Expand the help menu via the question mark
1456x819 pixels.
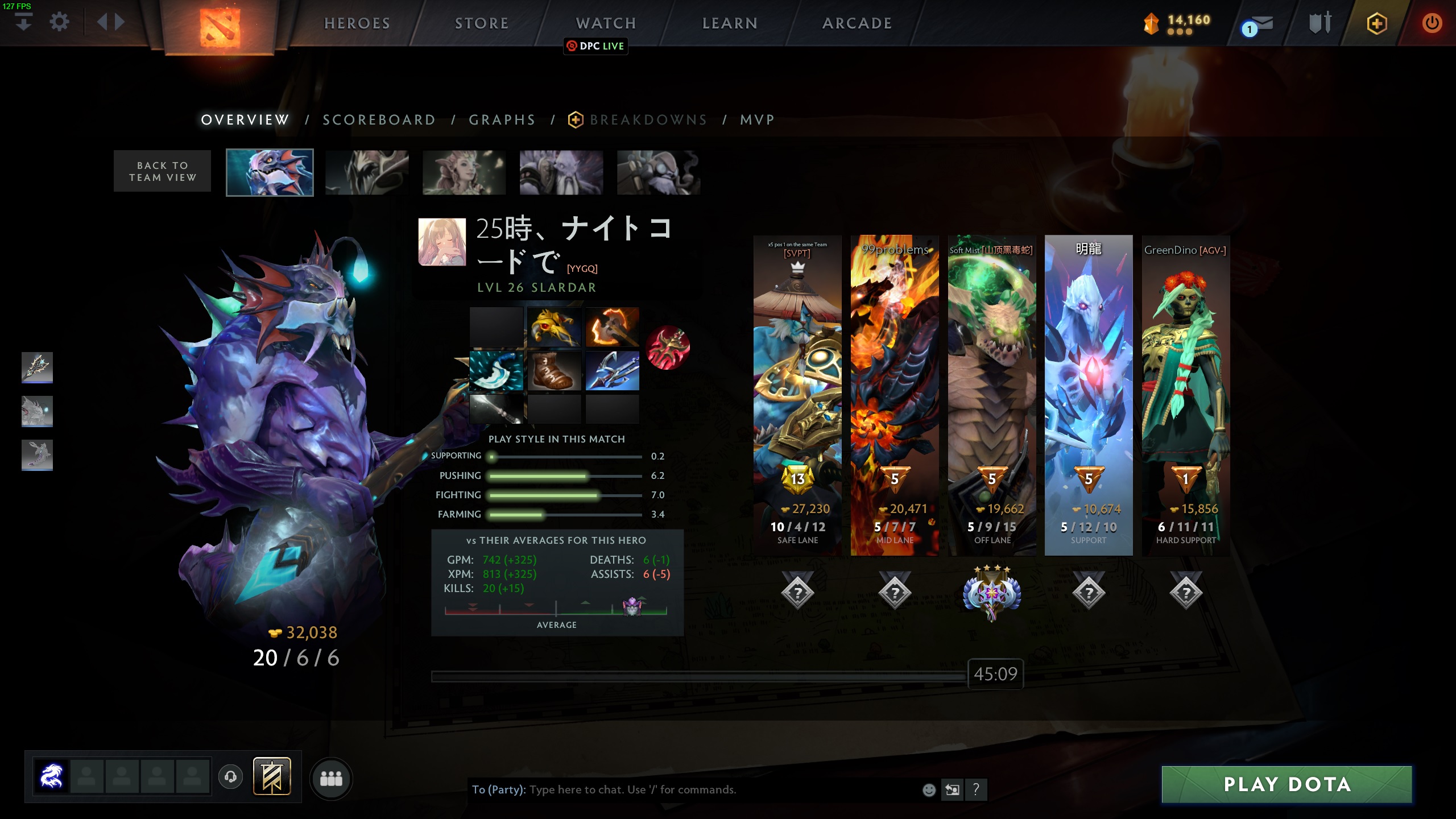[x=977, y=789]
